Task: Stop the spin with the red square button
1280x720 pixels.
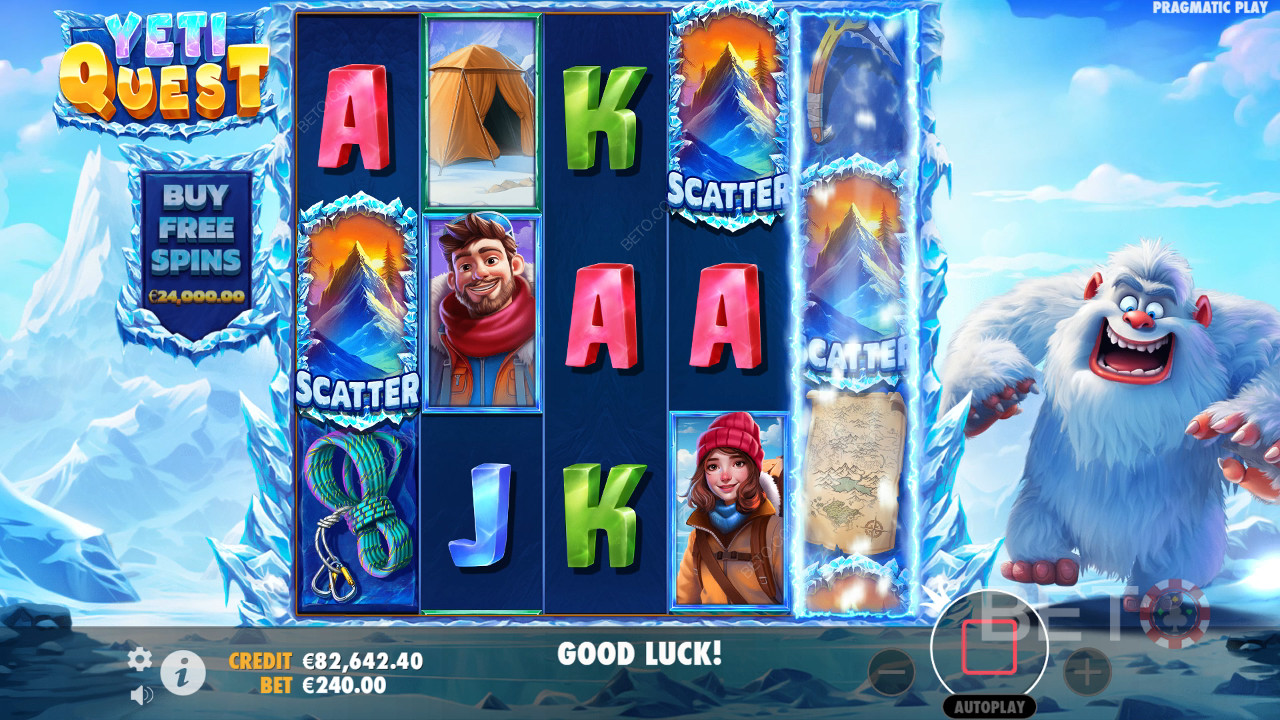Action: (989, 647)
